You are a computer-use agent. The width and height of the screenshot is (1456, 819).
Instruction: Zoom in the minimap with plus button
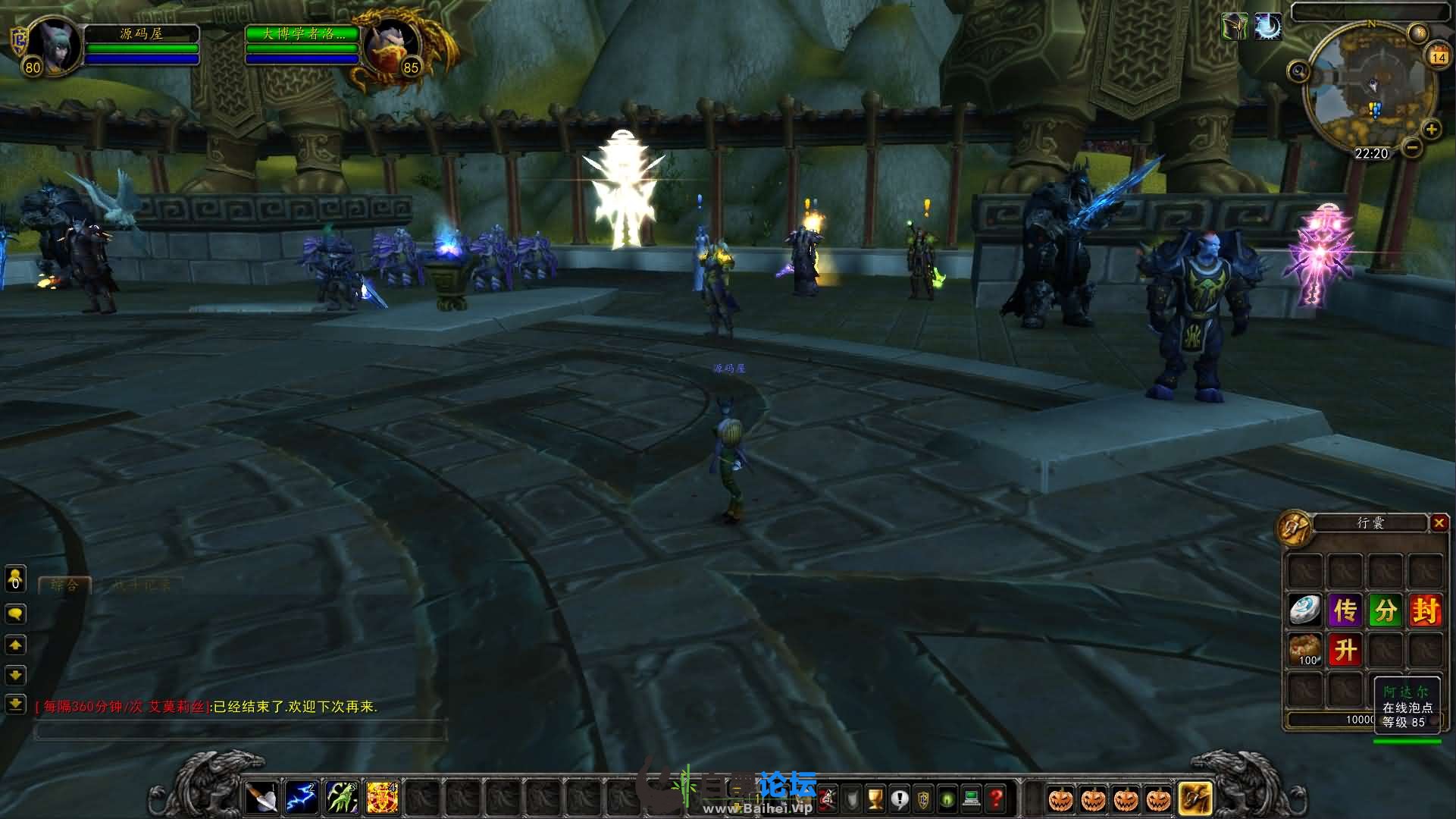(x=1431, y=130)
